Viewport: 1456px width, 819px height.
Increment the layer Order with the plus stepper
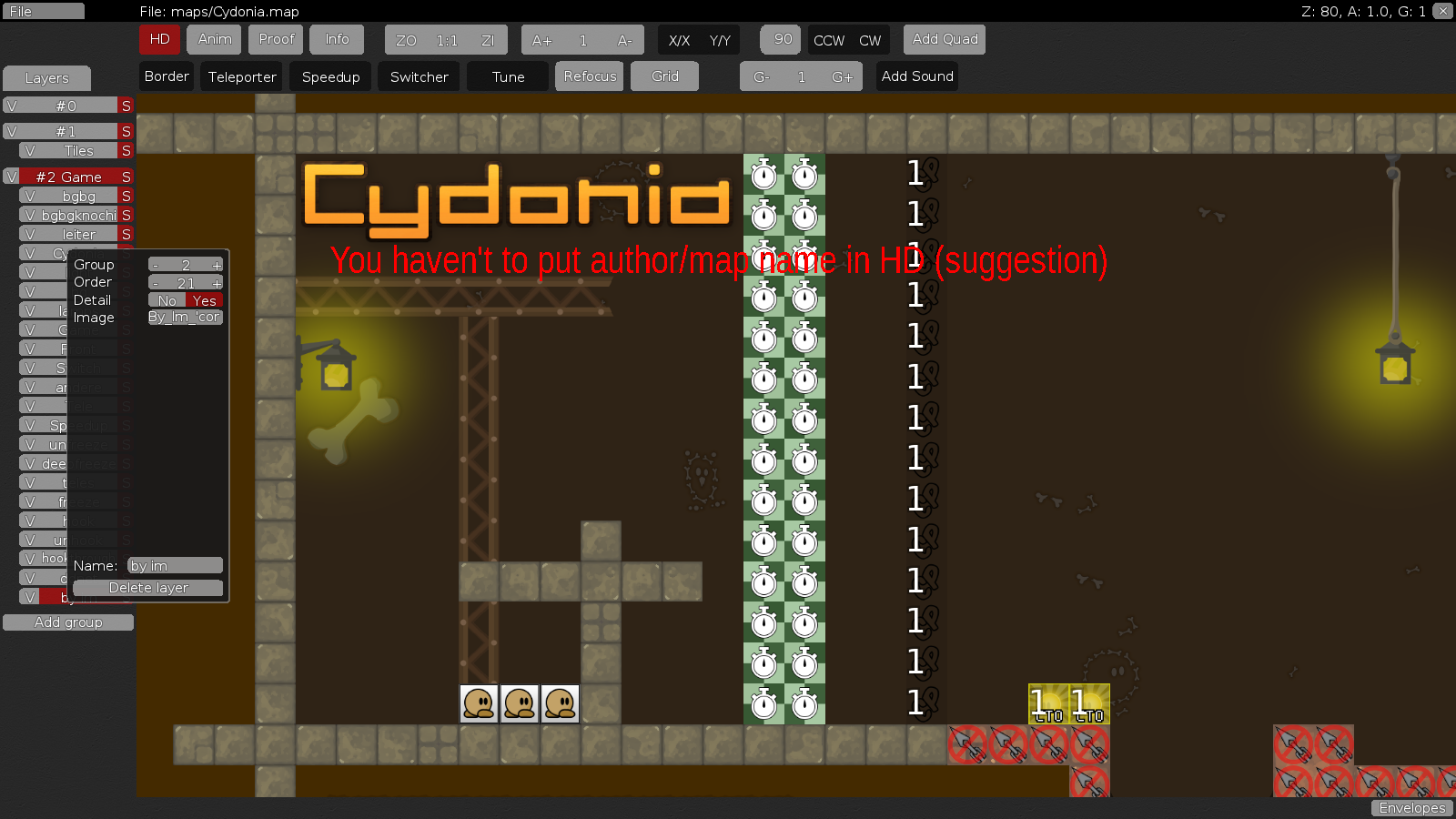[217, 282]
